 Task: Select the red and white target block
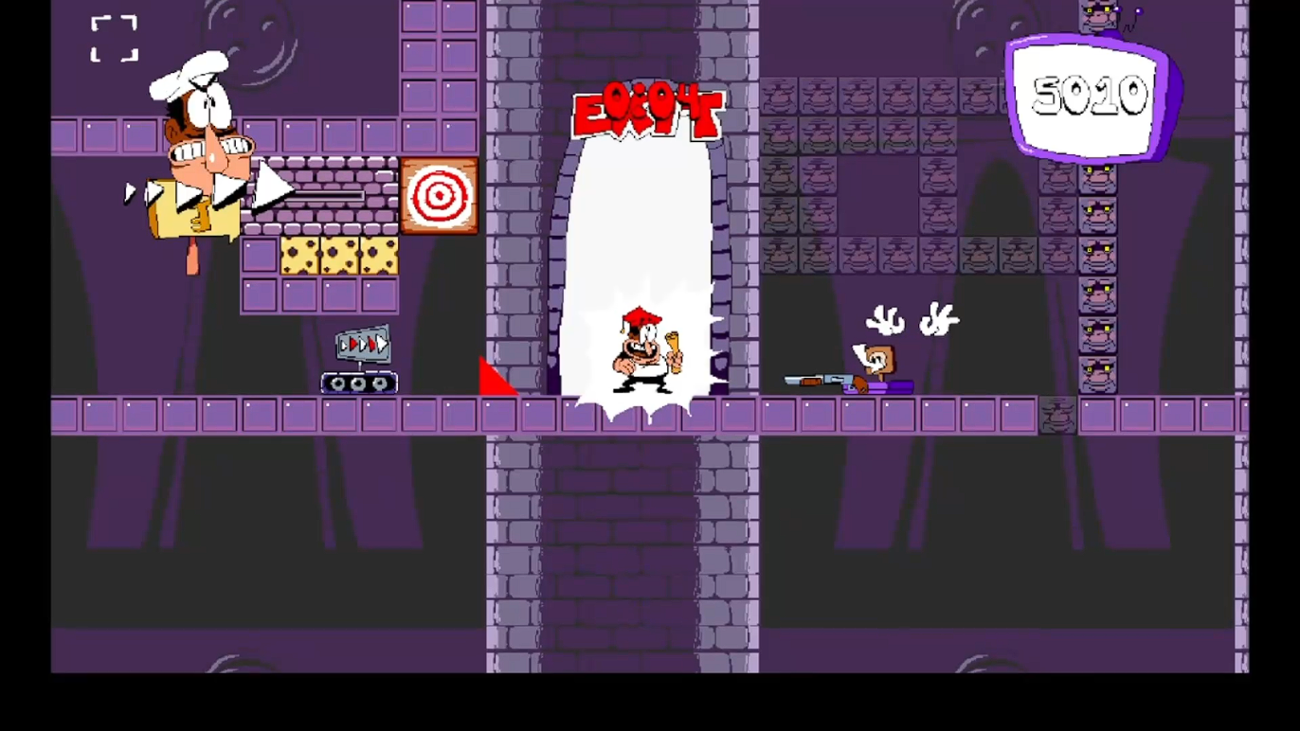point(442,196)
